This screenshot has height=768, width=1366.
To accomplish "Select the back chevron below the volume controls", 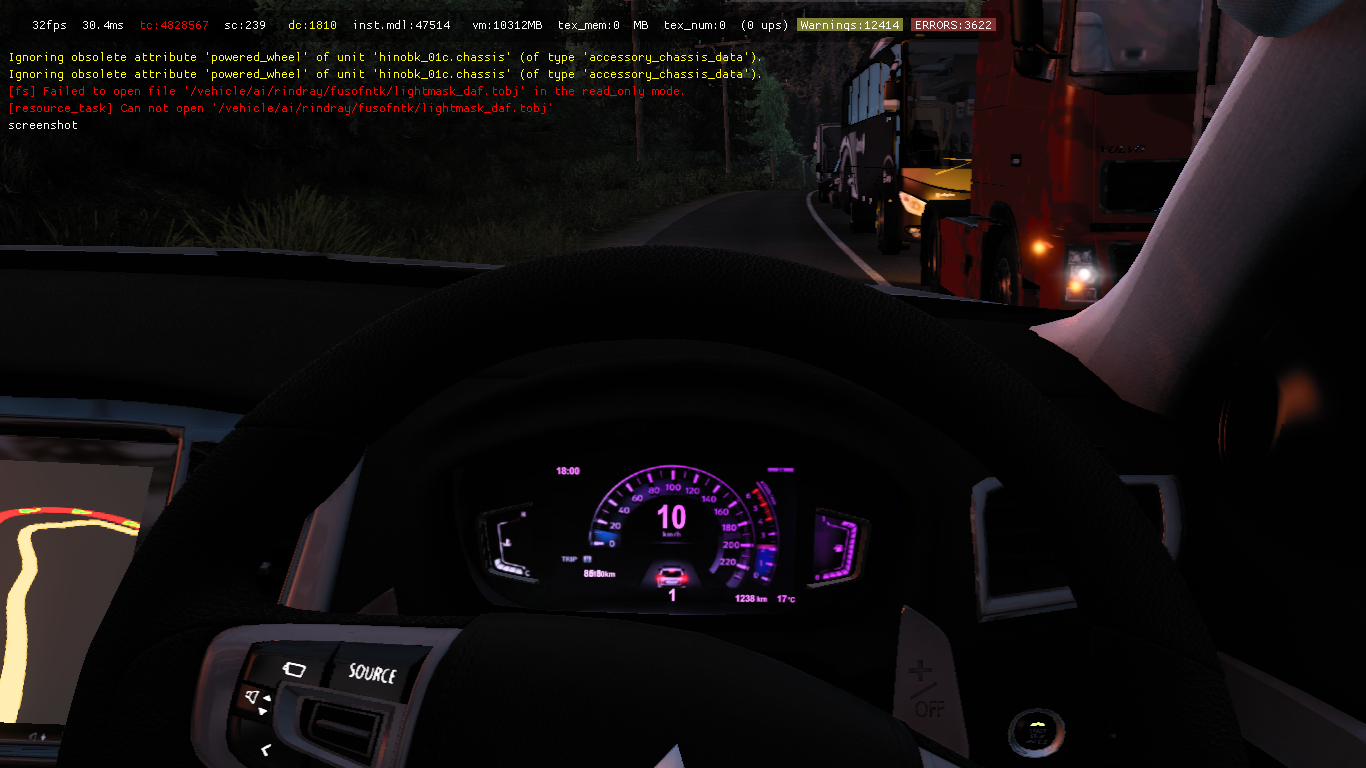I will click(265, 750).
